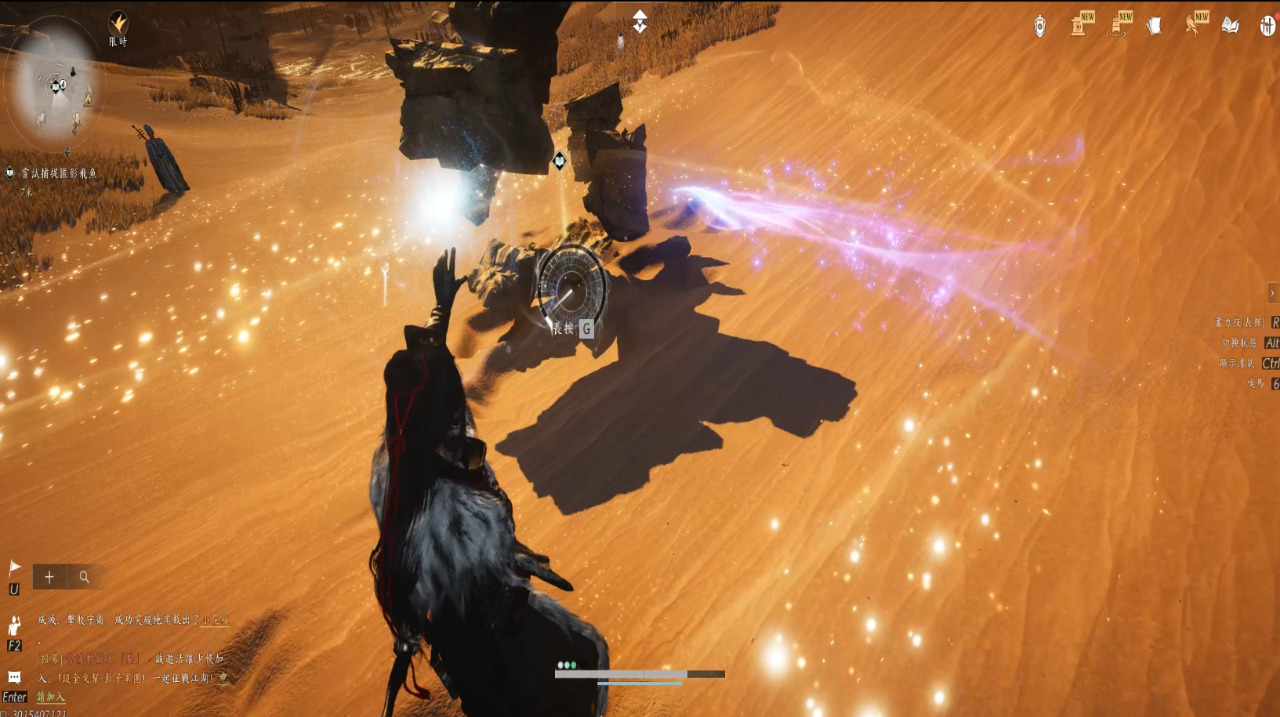Image resolution: width=1280 pixels, height=717 pixels.
Task: Open the open-book journal icon
Action: click(x=1230, y=25)
